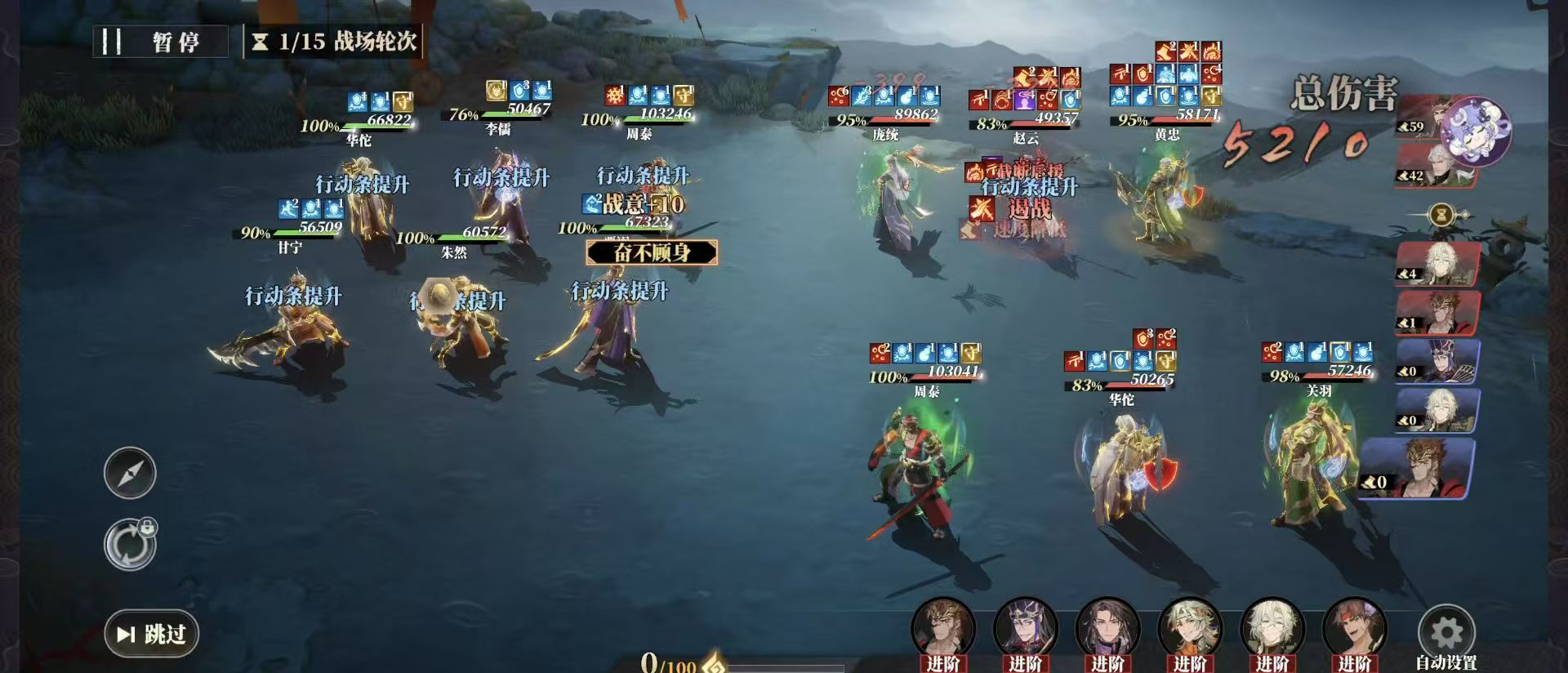Open the chibi mascot avatar icon

[x=1474, y=131]
